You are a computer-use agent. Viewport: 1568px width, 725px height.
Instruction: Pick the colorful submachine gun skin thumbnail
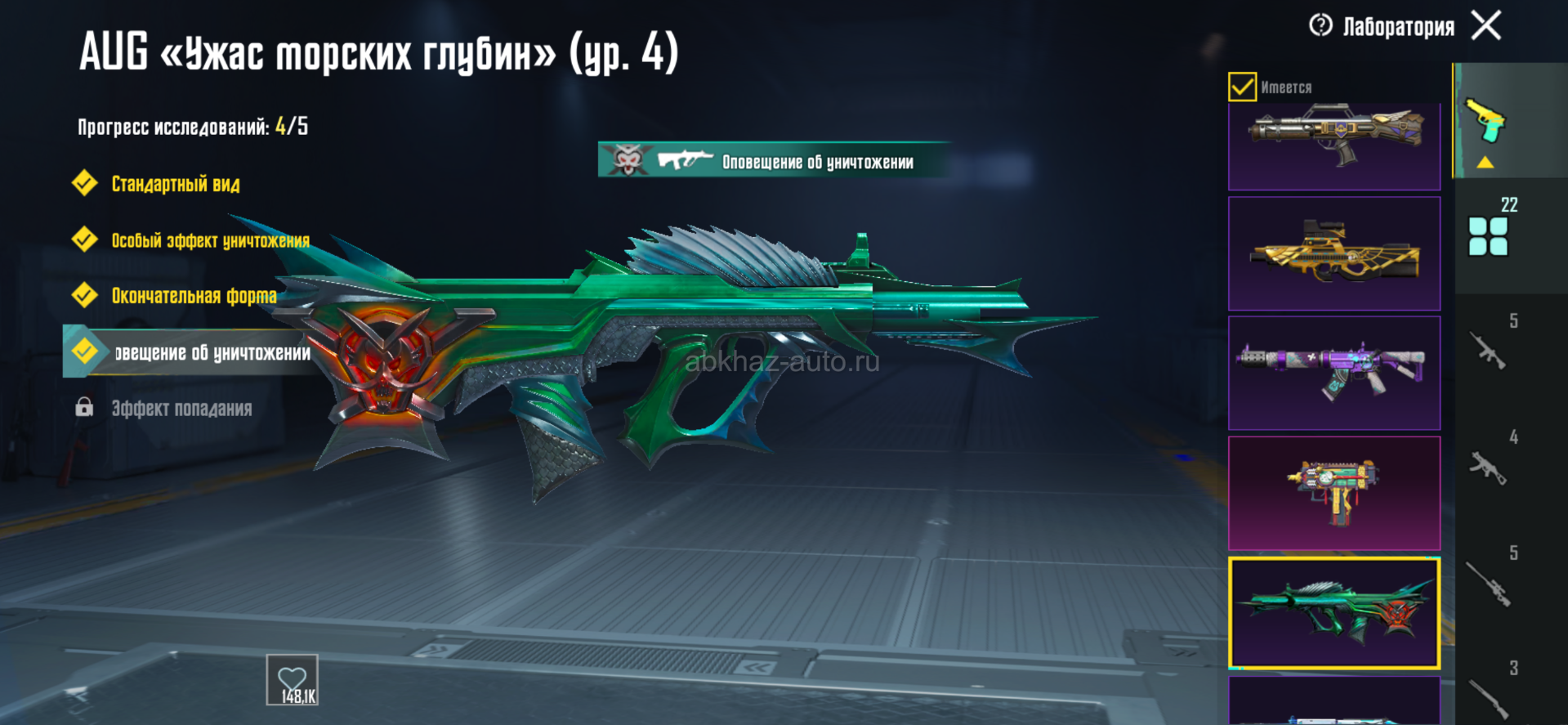[x=1333, y=493]
